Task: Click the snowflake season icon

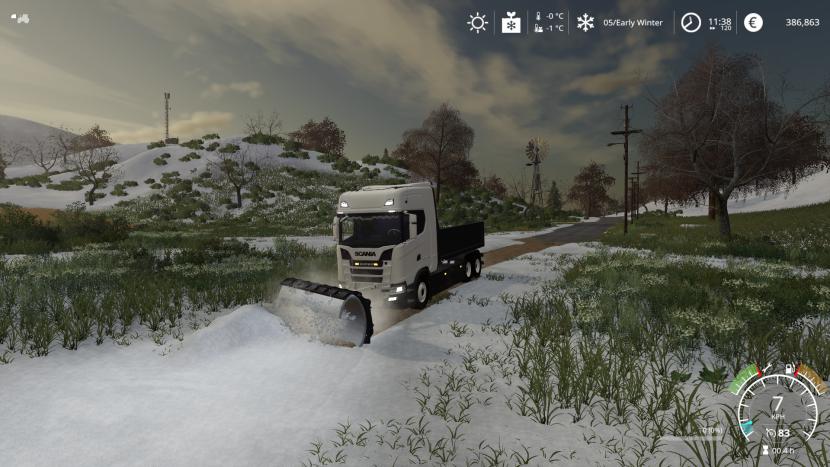Action: 585,22
